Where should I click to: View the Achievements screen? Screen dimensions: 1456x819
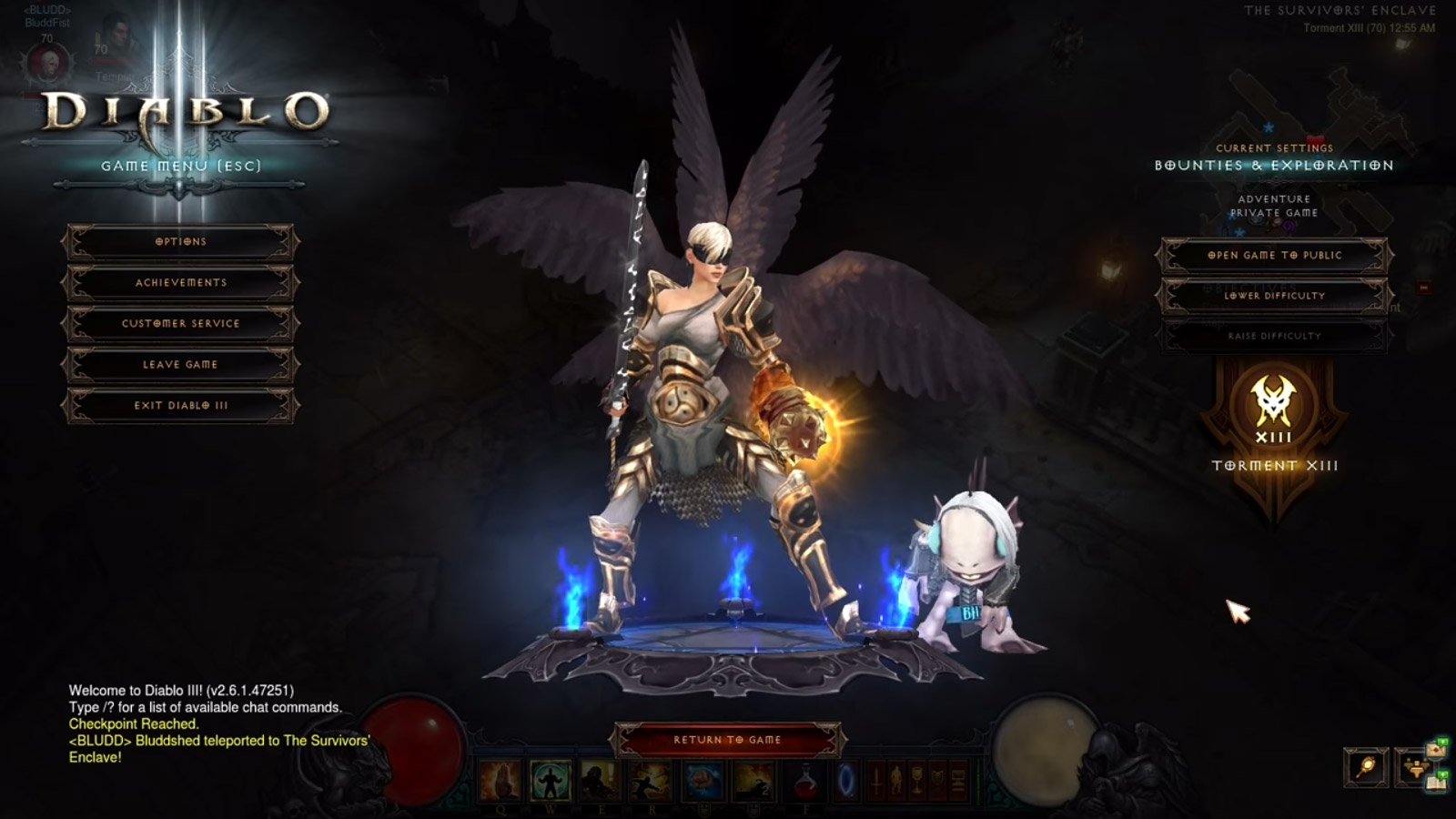click(180, 283)
